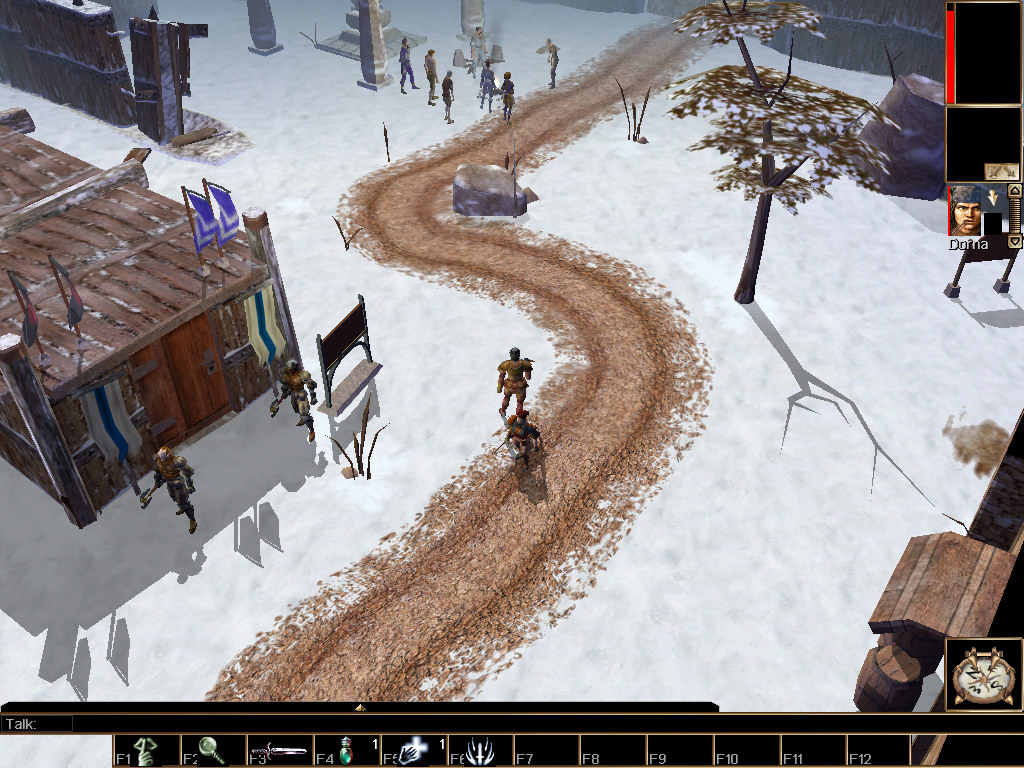The height and width of the screenshot is (768, 1024).
Task: Click the up arrow beside Dorna's portrait
Action: 1014,190
